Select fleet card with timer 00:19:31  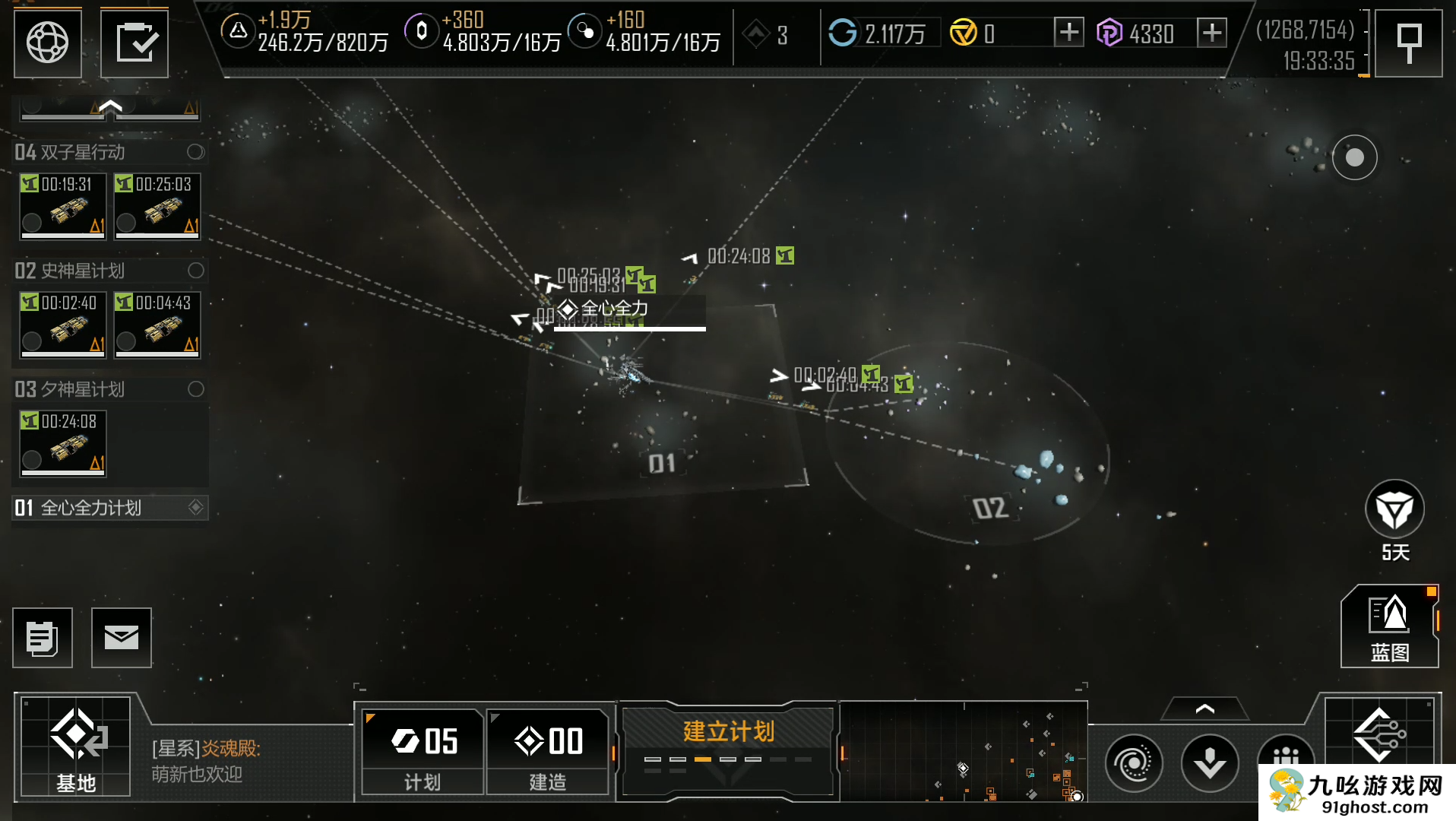tap(63, 206)
